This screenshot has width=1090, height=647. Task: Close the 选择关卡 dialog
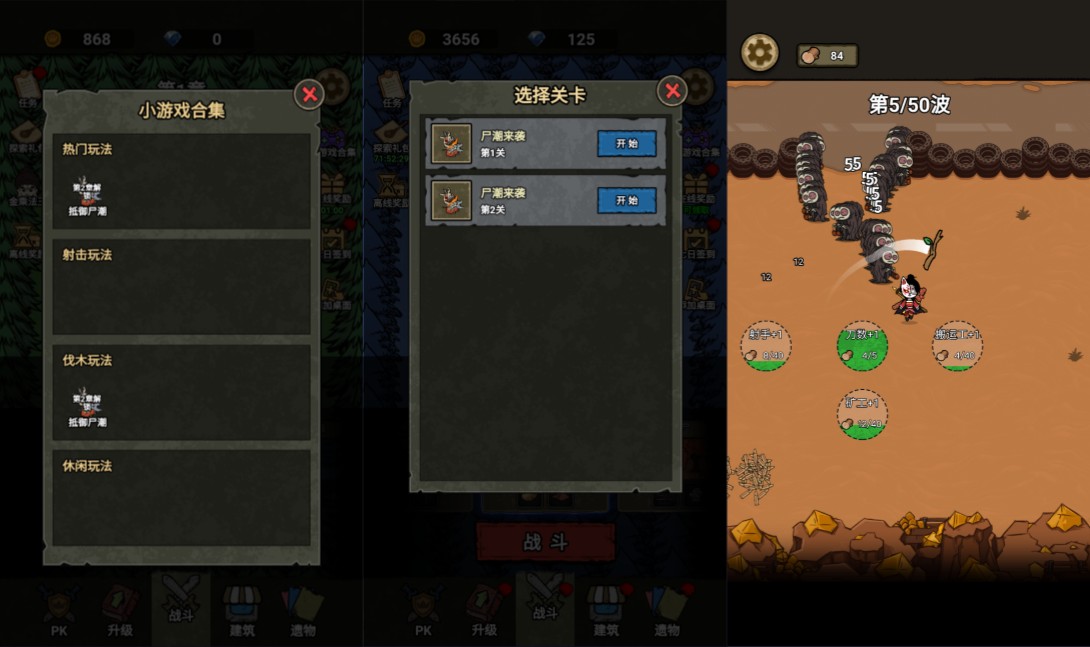click(672, 92)
